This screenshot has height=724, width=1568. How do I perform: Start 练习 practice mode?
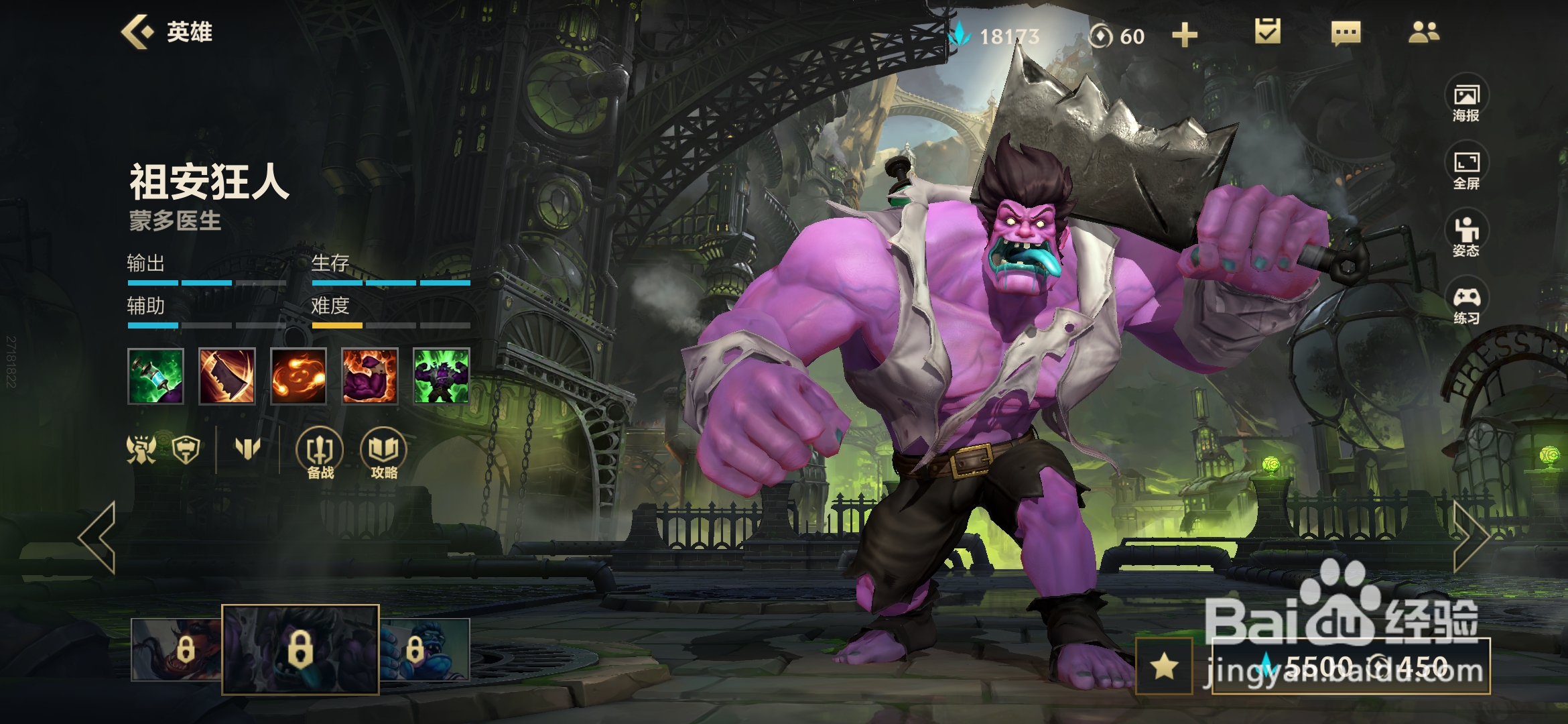pyautogui.click(x=1466, y=304)
